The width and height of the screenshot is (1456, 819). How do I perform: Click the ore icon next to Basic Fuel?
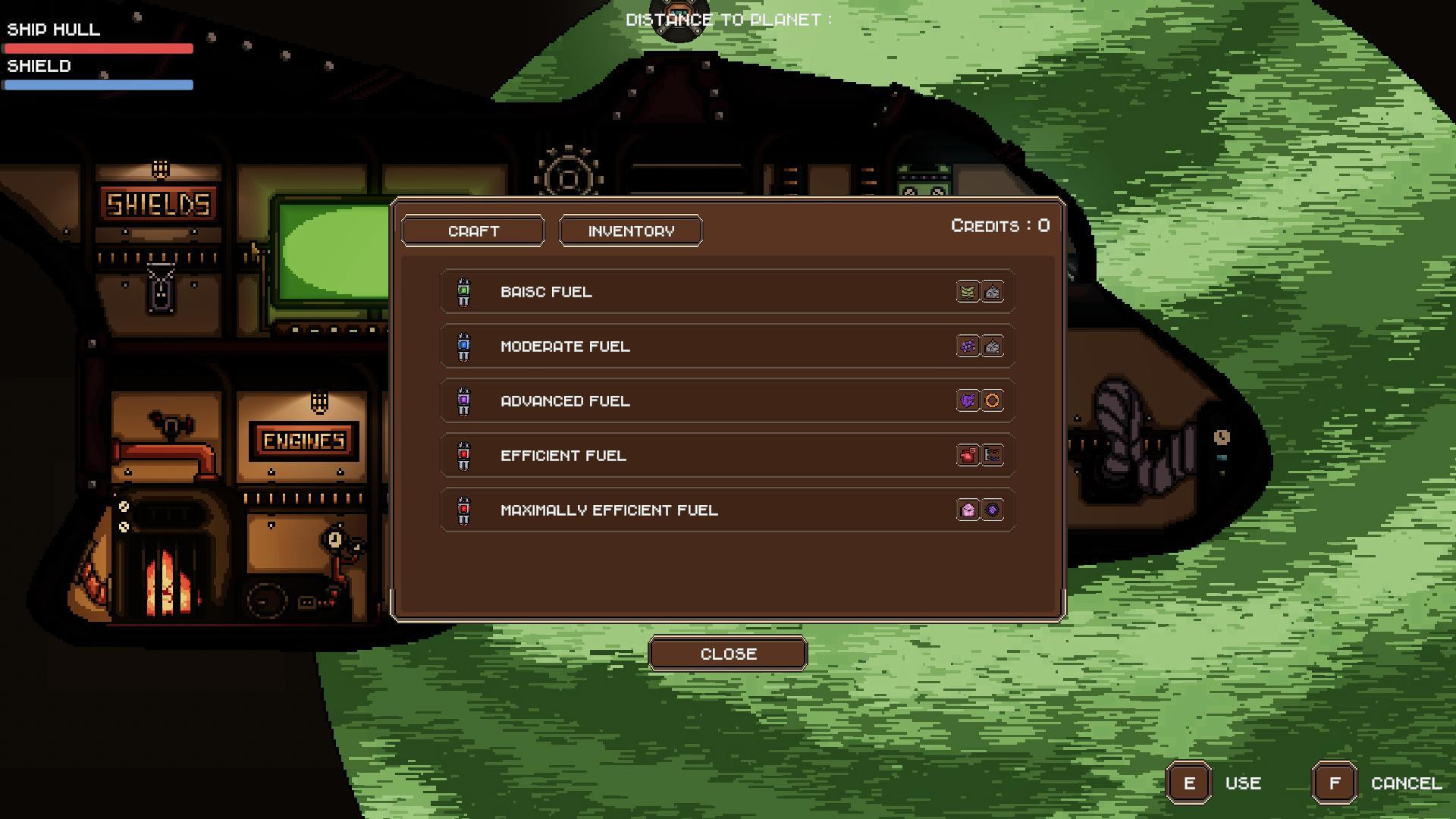(992, 292)
